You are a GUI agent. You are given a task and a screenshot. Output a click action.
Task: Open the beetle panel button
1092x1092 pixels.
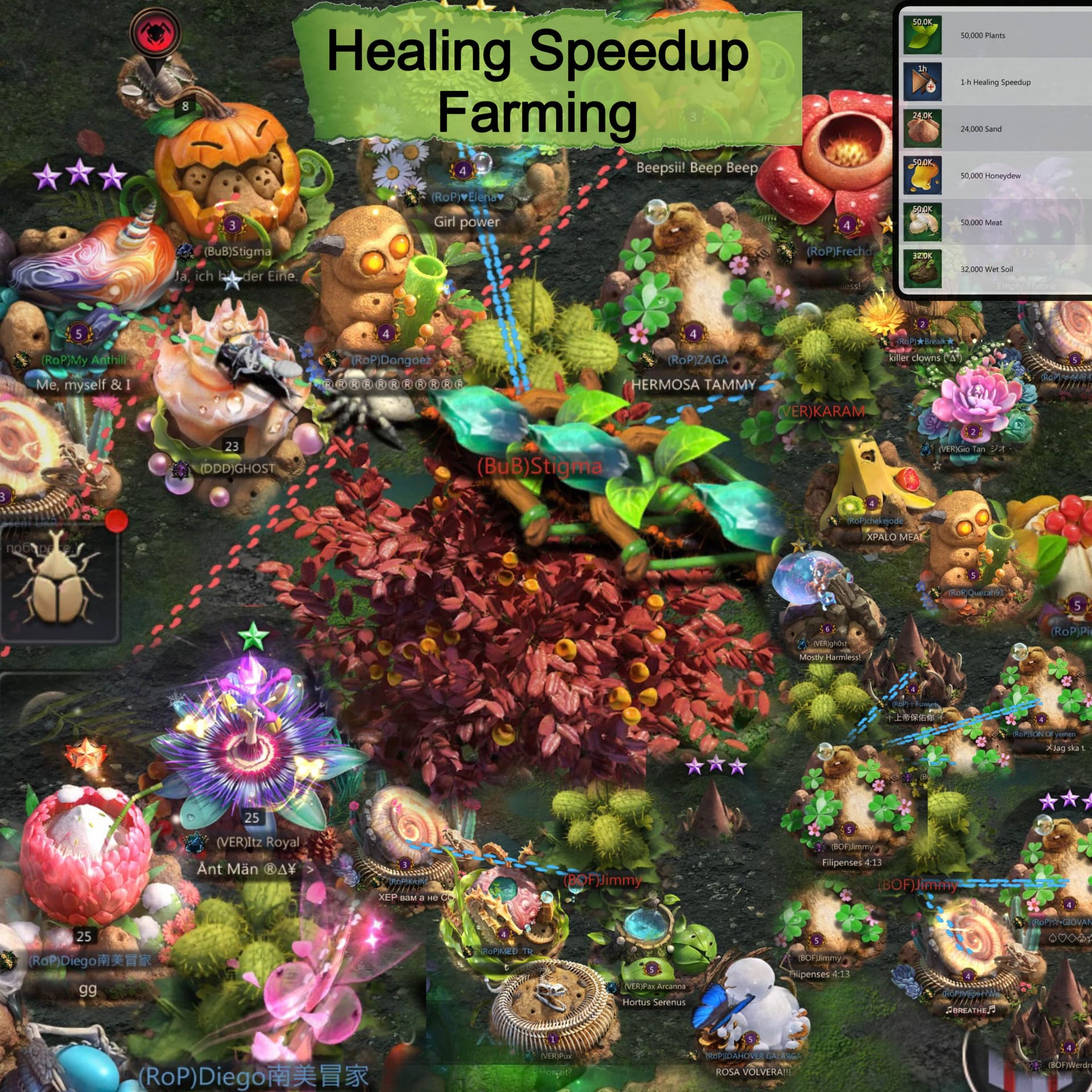[x=58, y=583]
